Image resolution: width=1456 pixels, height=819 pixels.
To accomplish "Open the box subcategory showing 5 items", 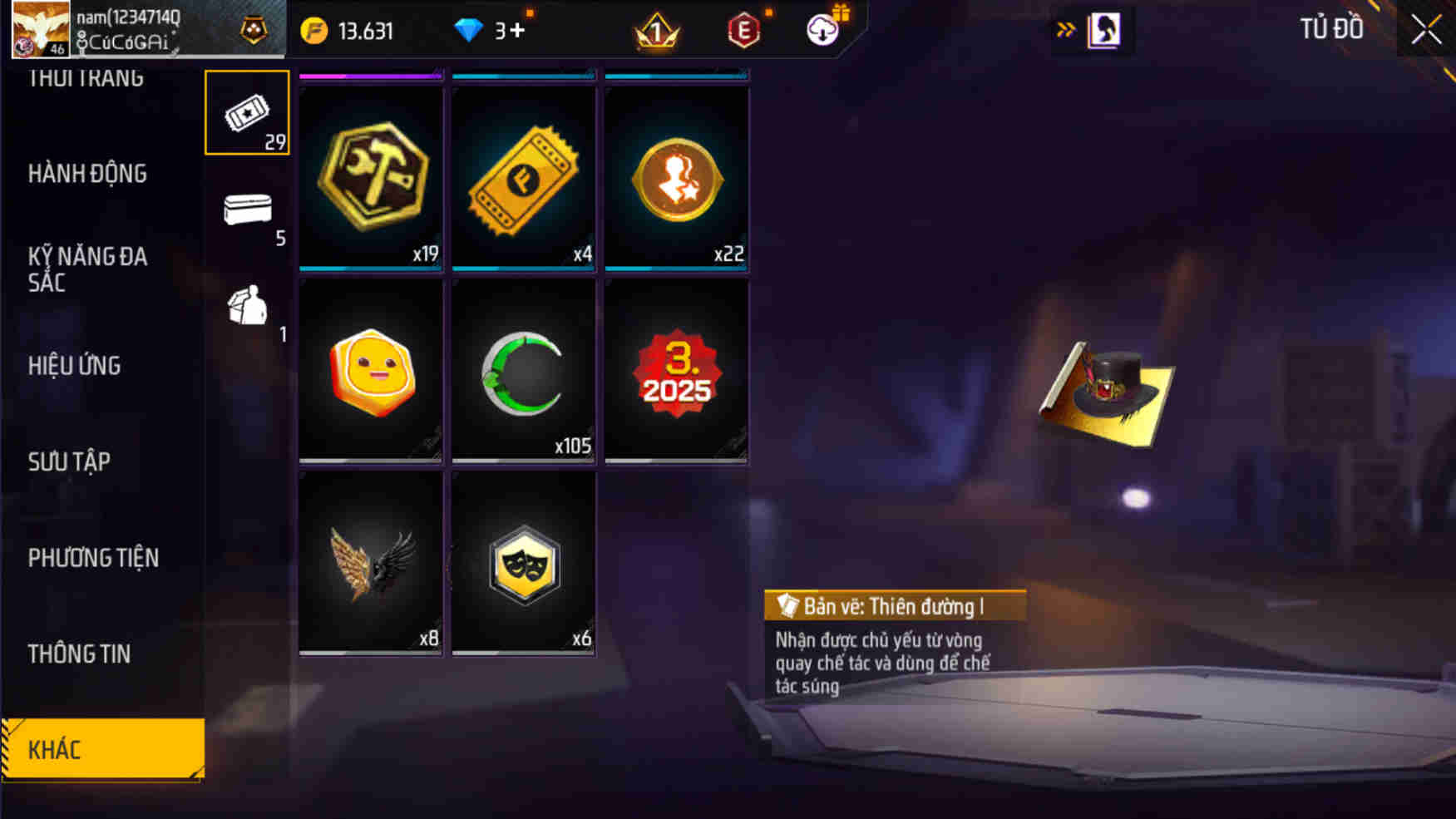I will tap(246, 209).
